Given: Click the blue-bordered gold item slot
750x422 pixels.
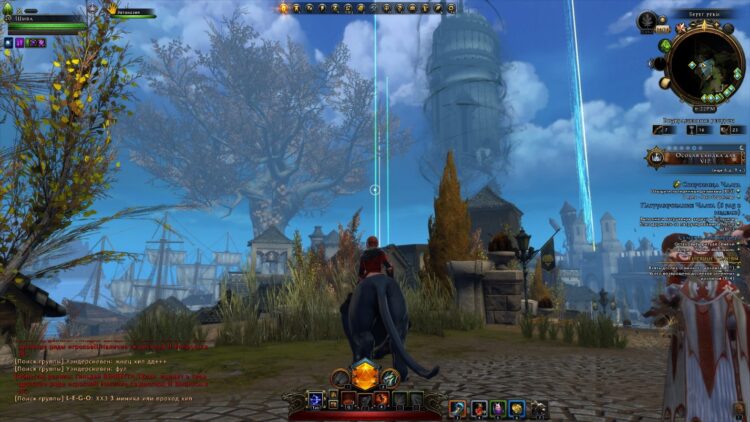Looking at the screenshot, I should click(516, 407).
